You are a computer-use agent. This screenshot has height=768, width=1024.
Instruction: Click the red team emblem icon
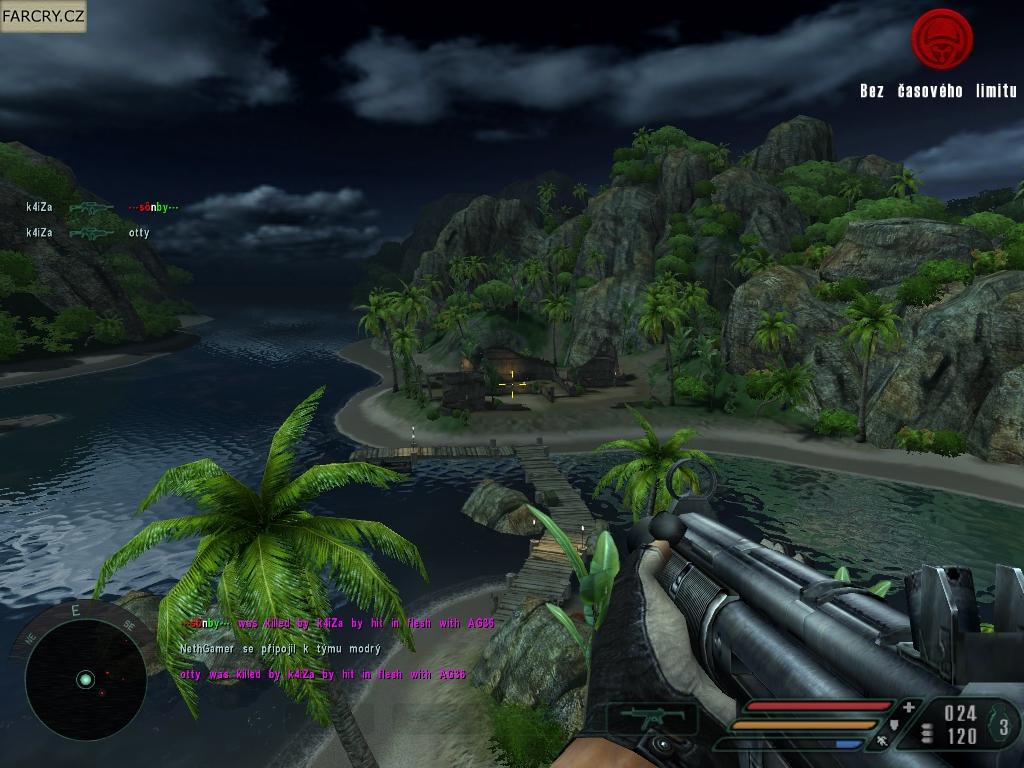click(x=942, y=39)
